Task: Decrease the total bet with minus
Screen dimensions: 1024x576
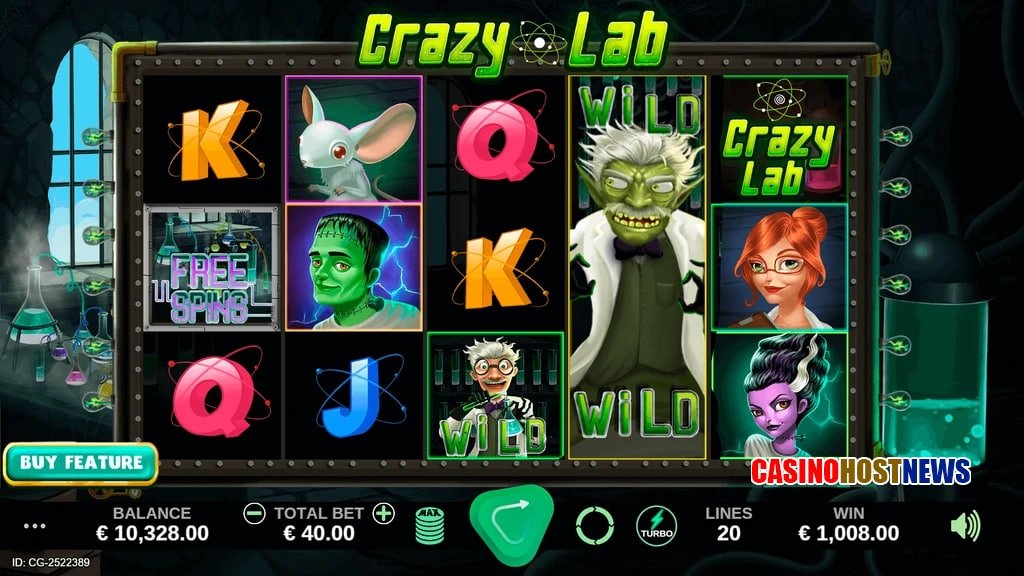Action: pos(255,514)
